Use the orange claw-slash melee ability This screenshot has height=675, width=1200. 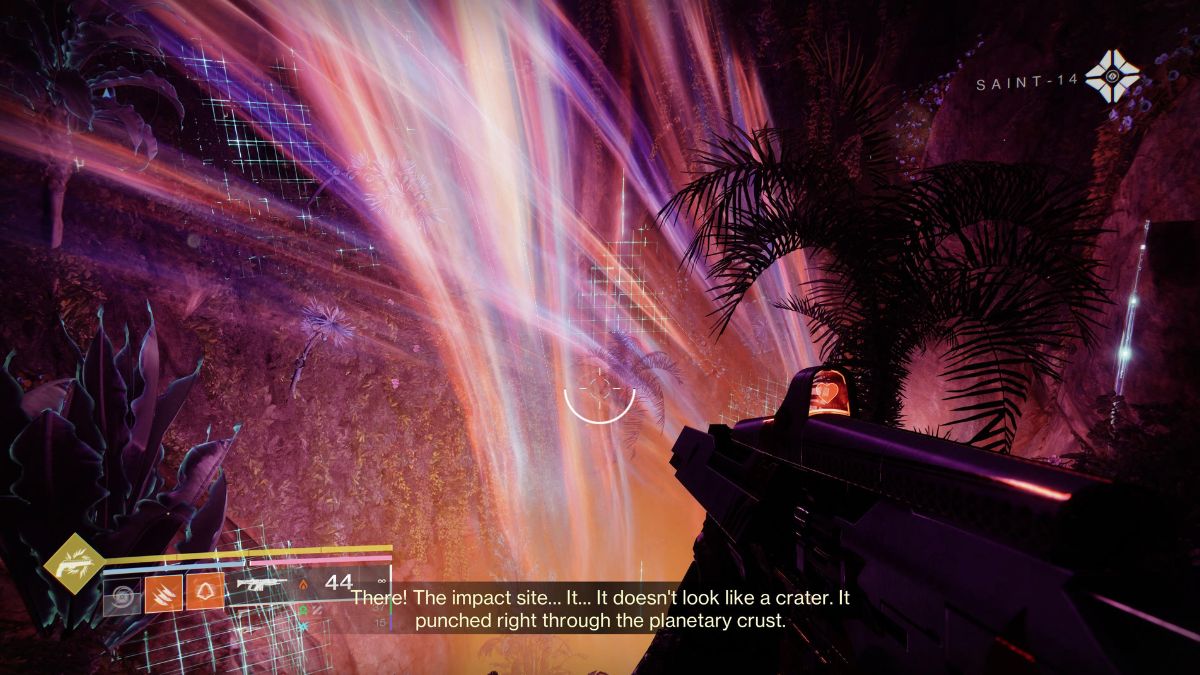(x=163, y=592)
